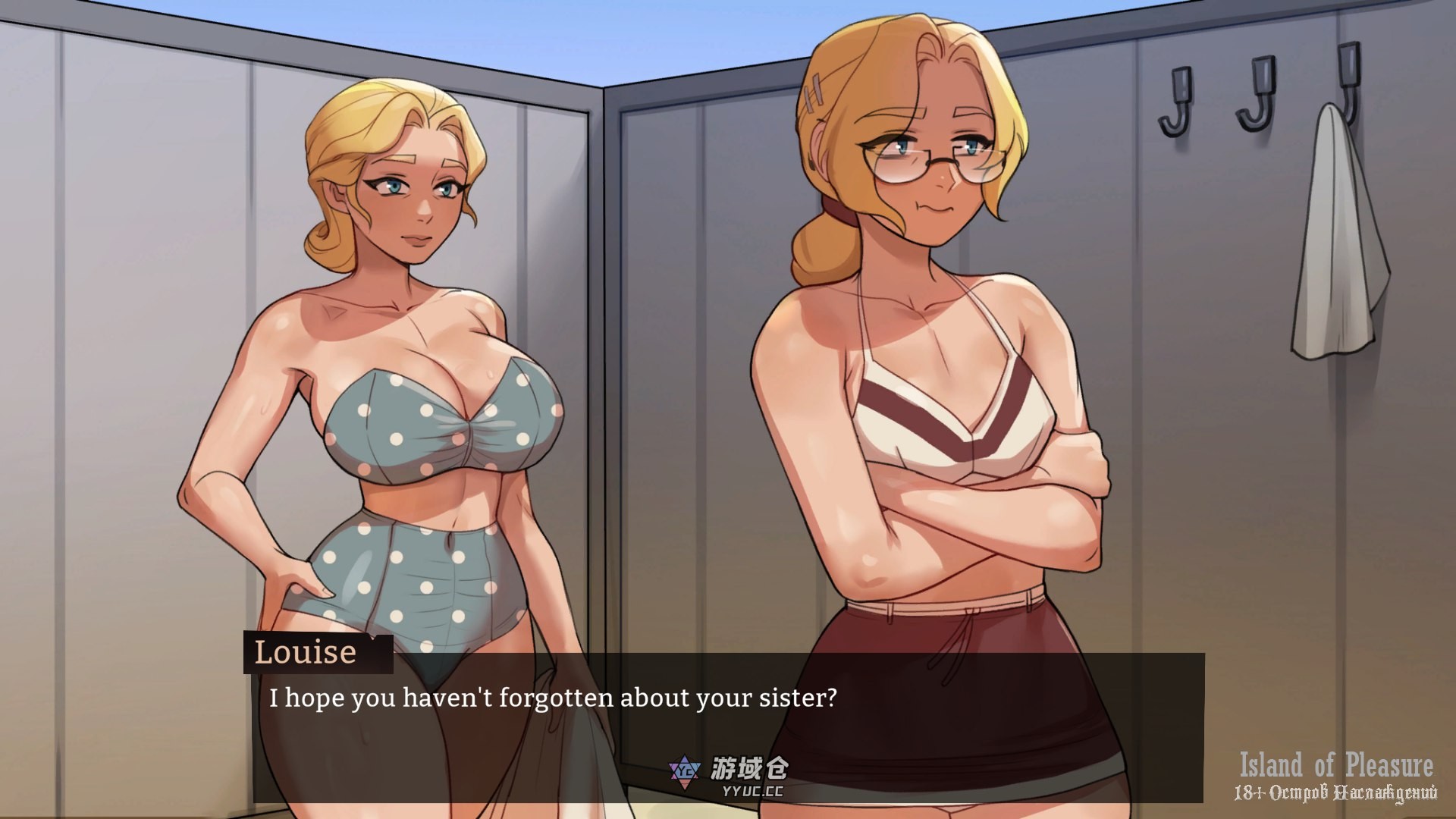Click the dialogue text to reveal next line
This screenshot has width=1456, height=819.
tap(551, 698)
